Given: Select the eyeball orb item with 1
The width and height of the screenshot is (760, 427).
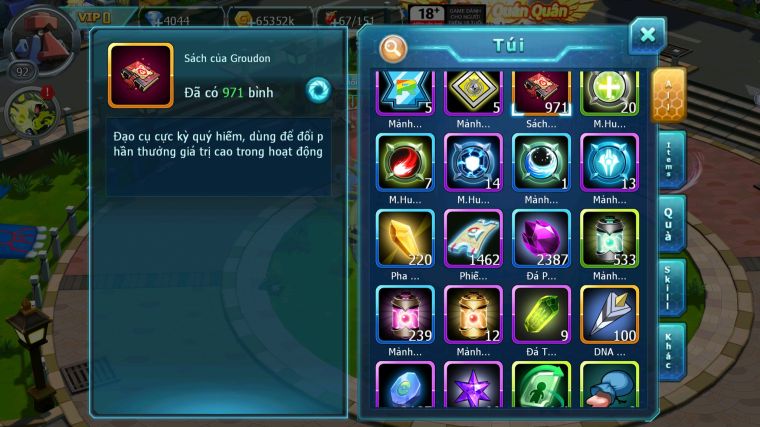Looking at the screenshot, I should [x=541, y=163].
